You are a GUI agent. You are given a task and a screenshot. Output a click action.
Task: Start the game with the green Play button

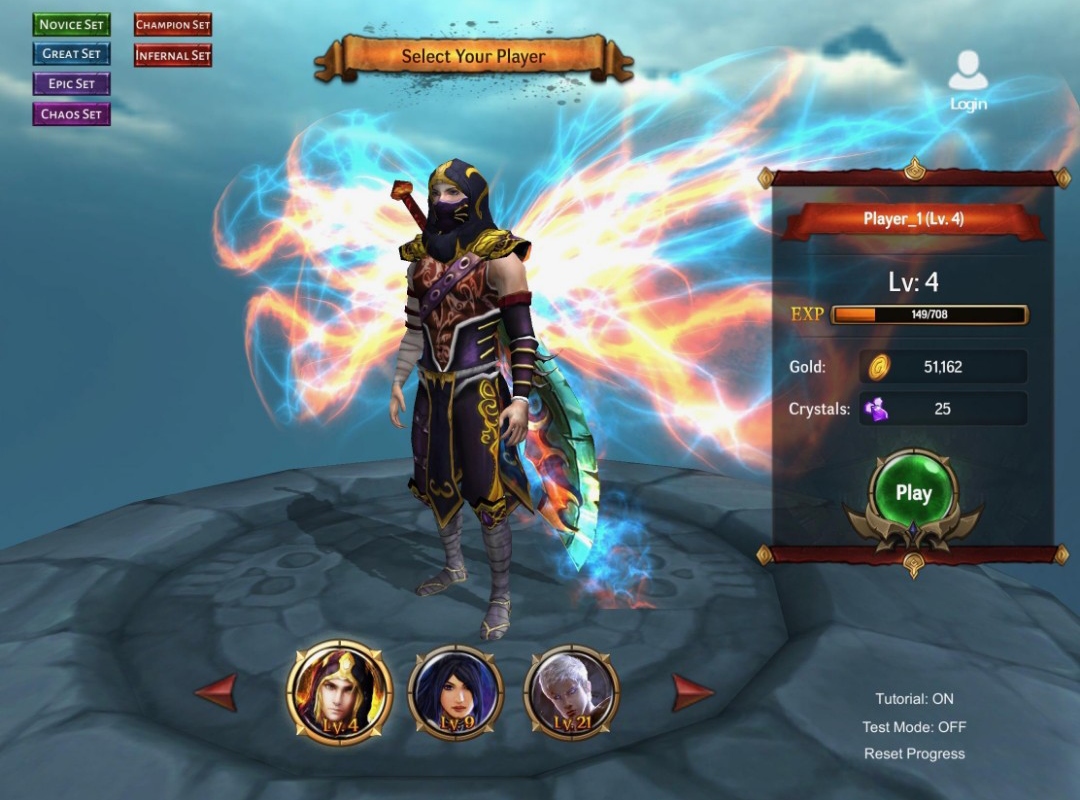click(x=913, y=493)
